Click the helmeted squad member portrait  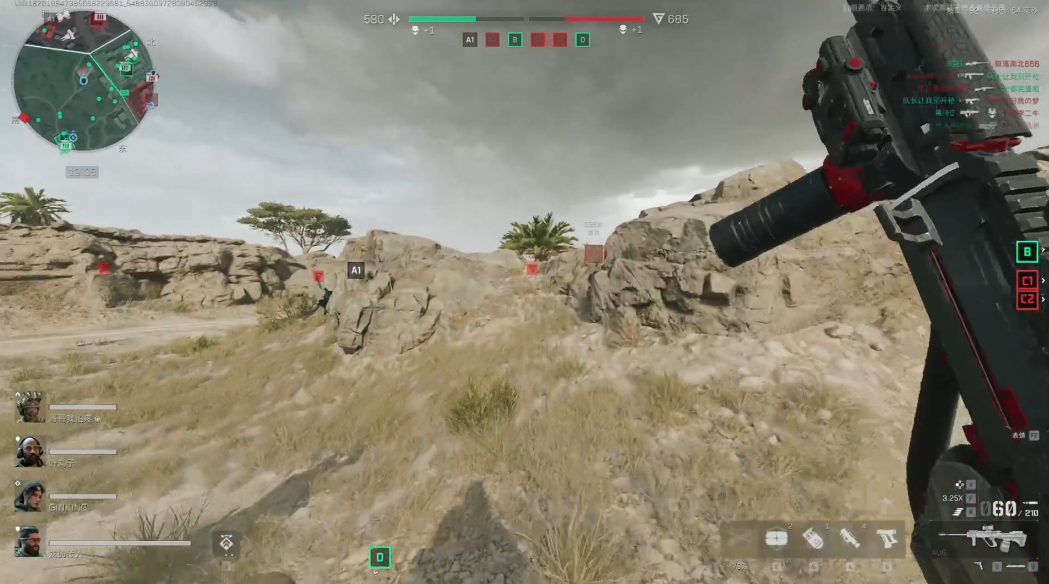click(29, 407)
